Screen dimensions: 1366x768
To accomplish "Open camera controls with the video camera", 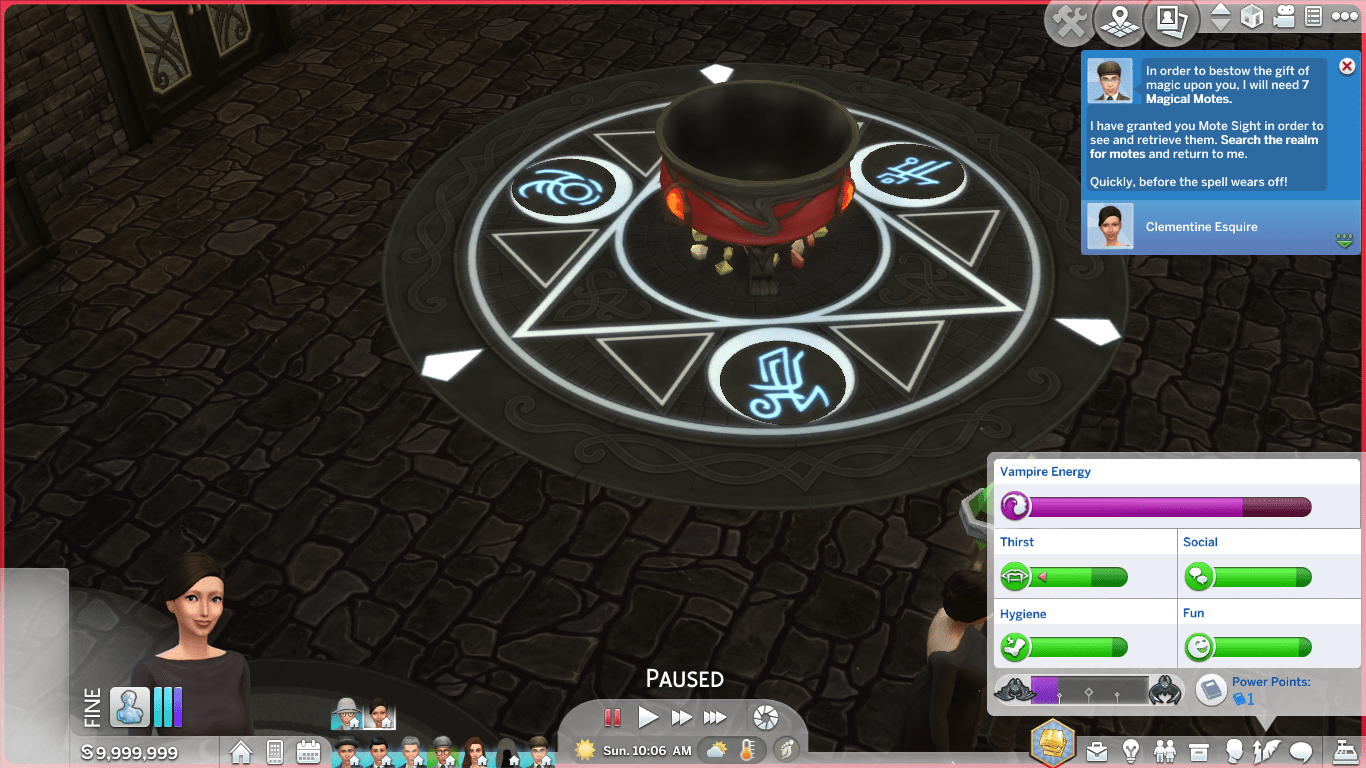I will pyautogui.click(x=1284, y=17).
